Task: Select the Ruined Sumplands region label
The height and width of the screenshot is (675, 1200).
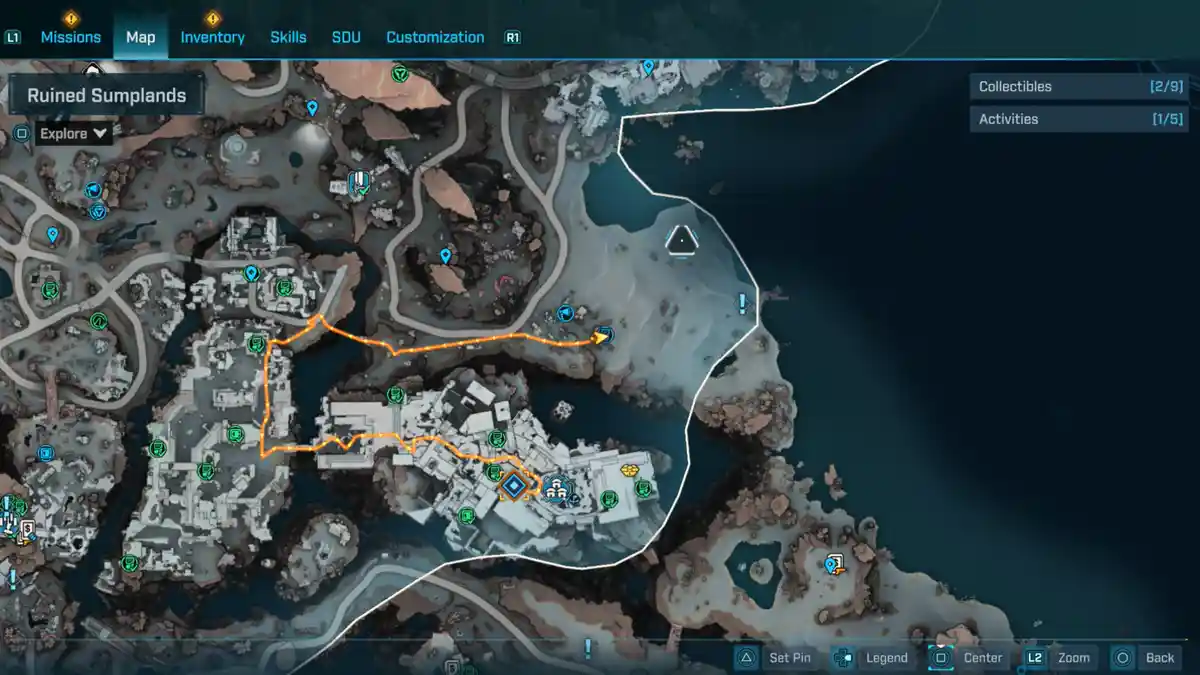Action: click(x=106, y=96)
